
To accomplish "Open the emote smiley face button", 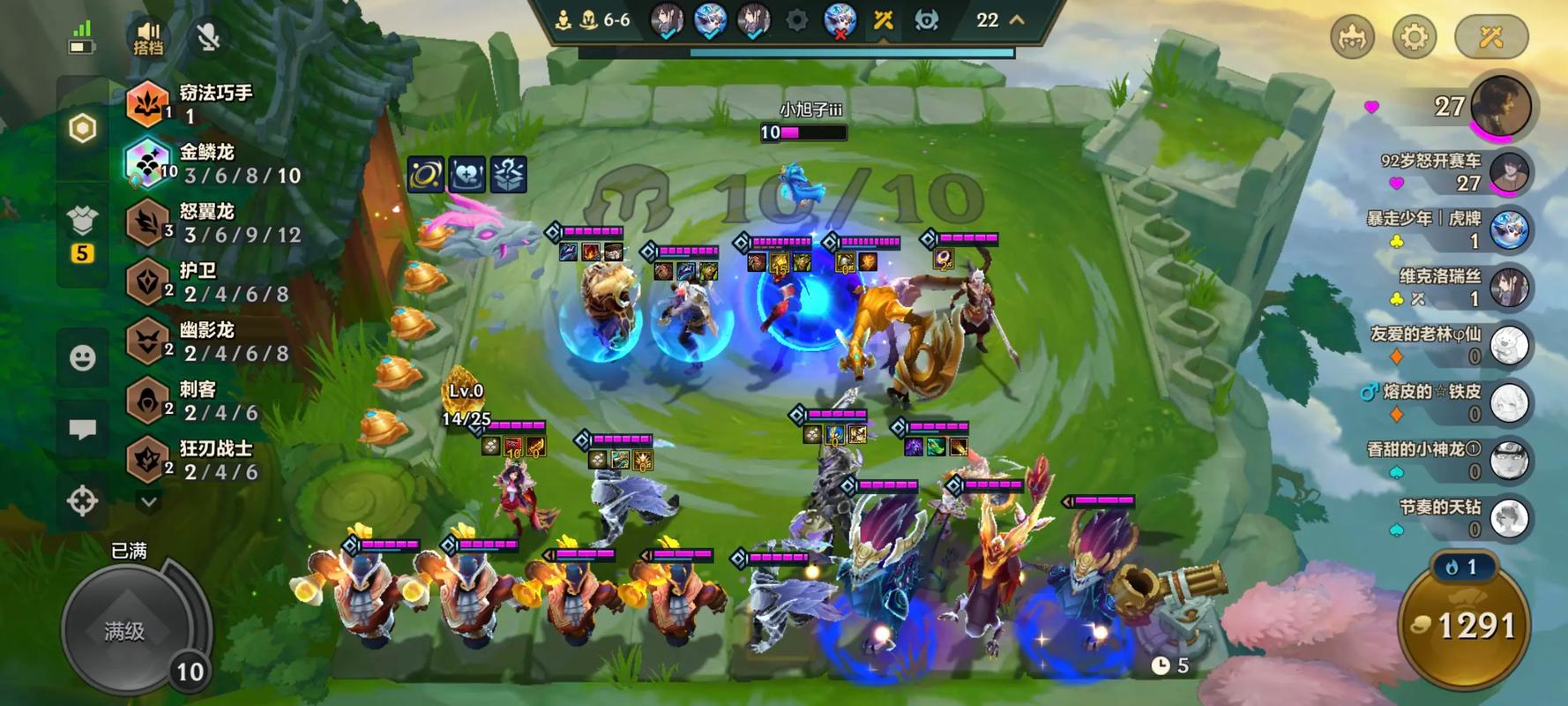I will coord(83,357).
